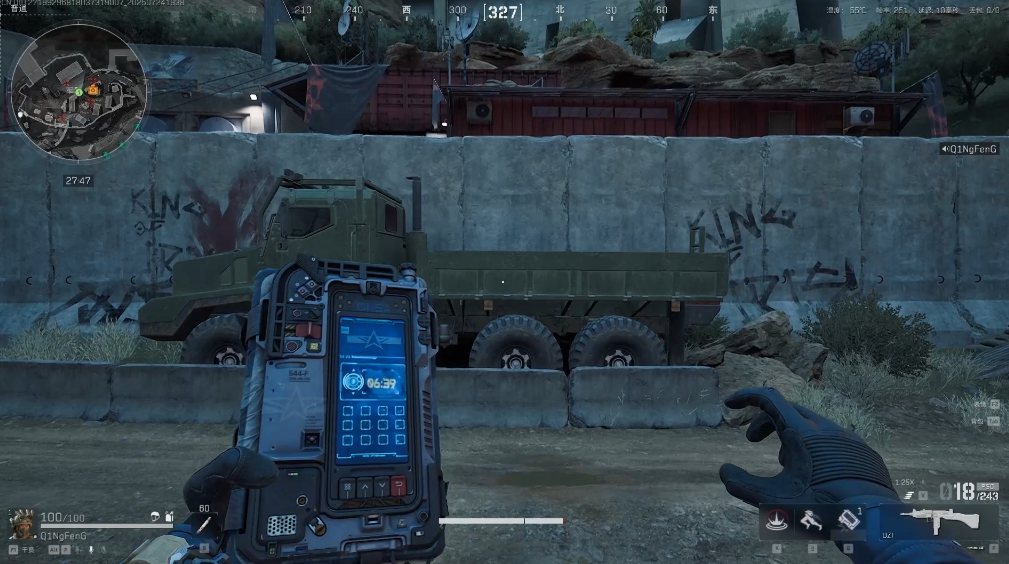1009x564 pixels.
Task: Click the Q1NgFenG operator portrait
Action: [20, 522]
